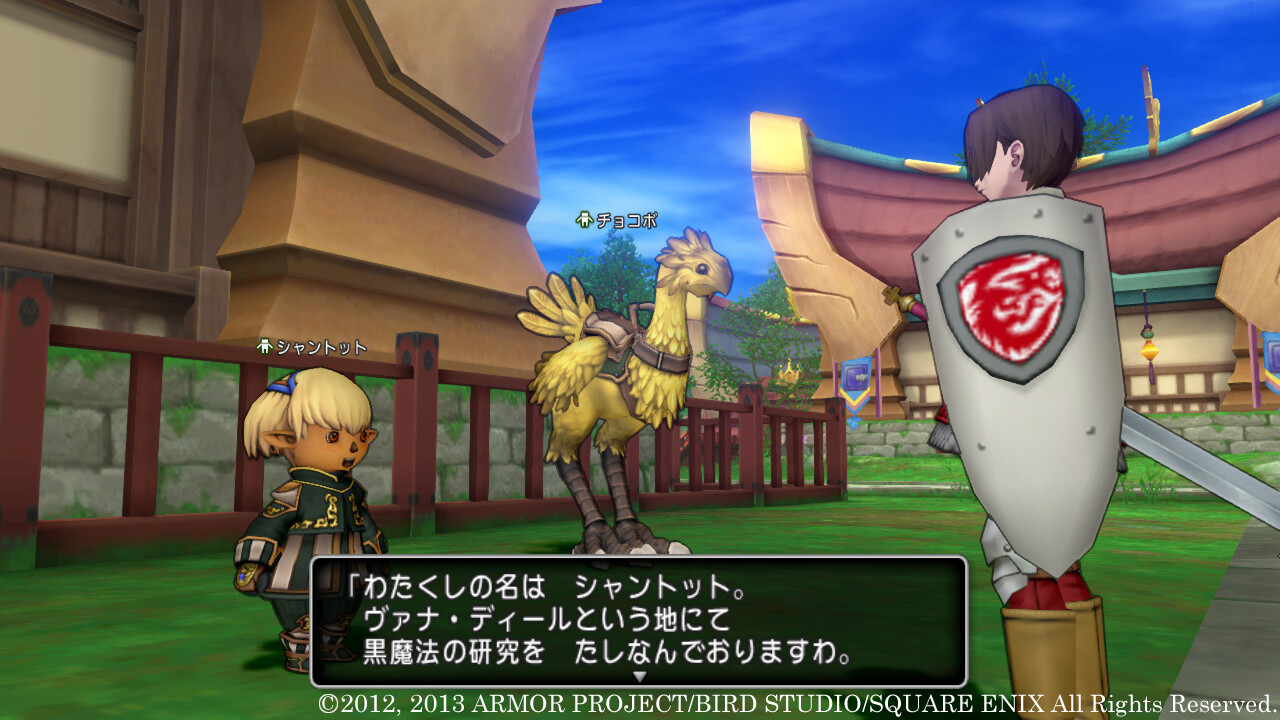Click Shantotto's blue hair ribbon

pyautogui.click(x=283, y=385)
